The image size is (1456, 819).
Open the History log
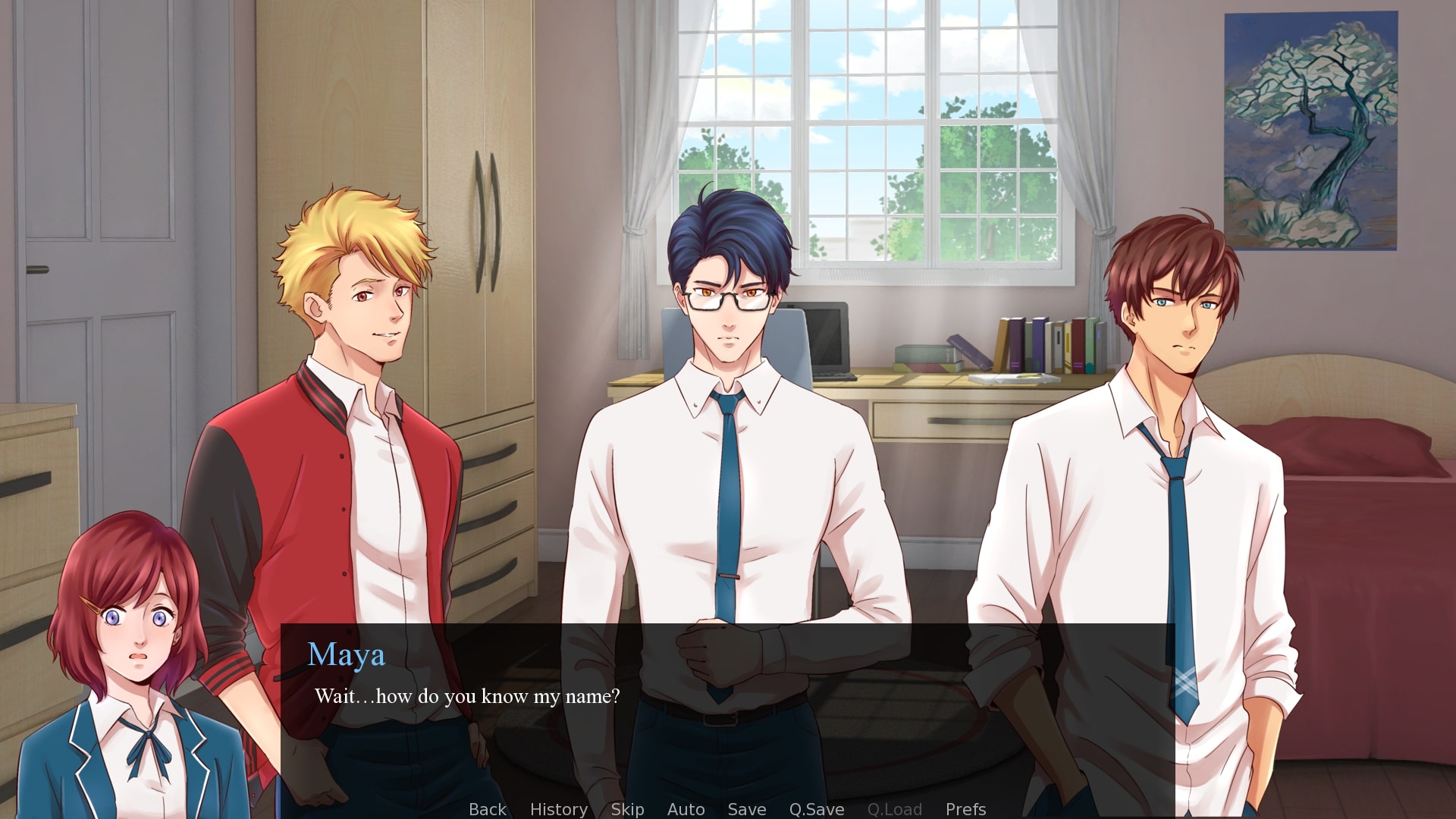click(558, 809)
